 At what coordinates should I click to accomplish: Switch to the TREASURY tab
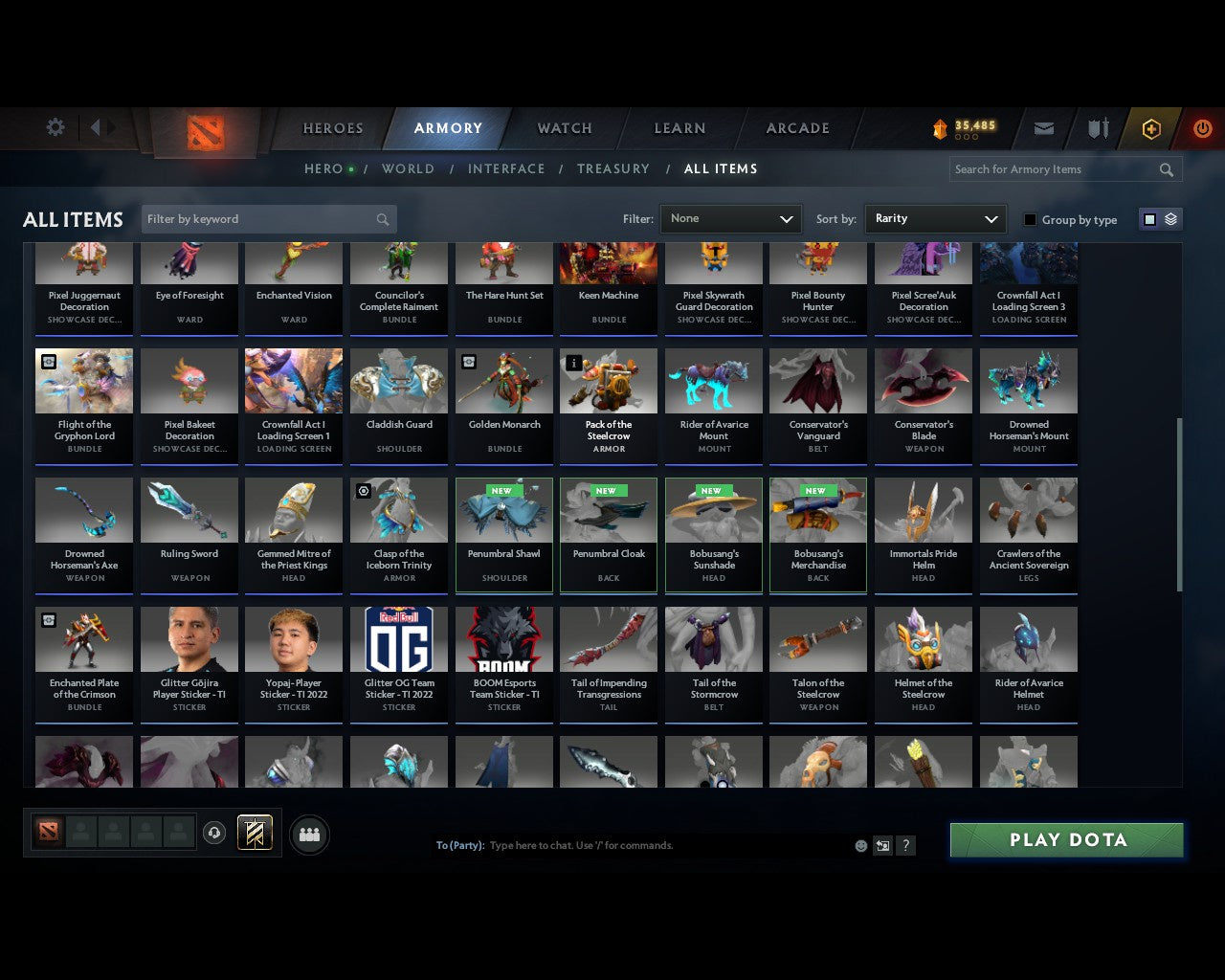[x=613, y=168]
